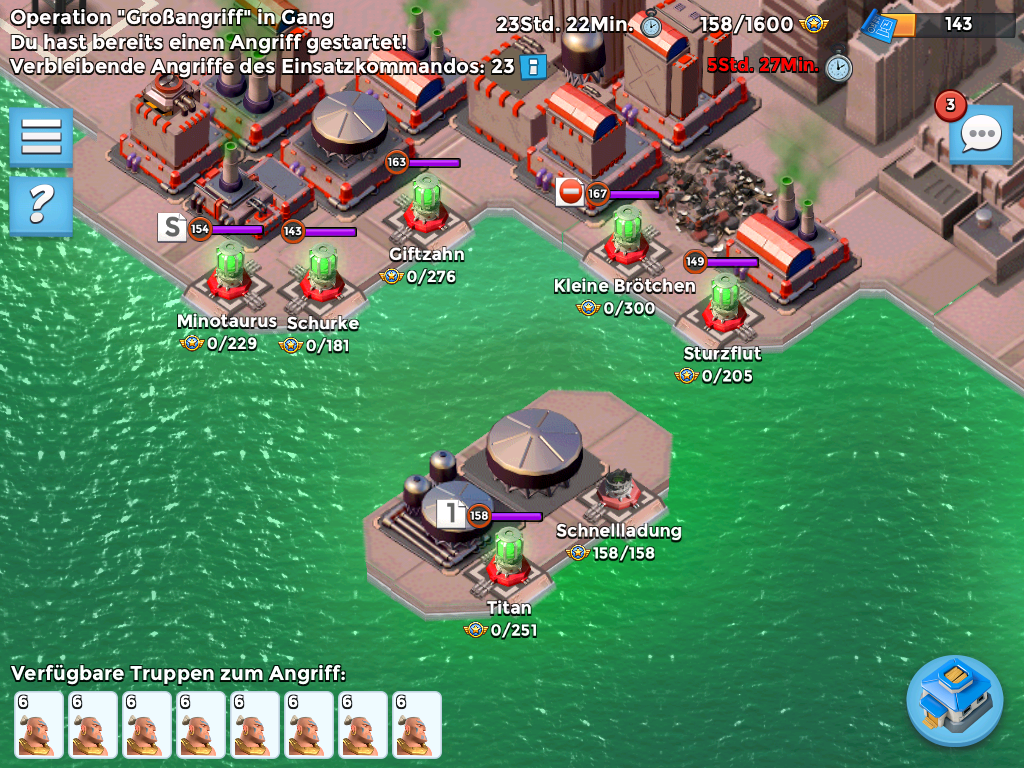Open the hamburger menu
The height and width of the screenshot is (768, 1024).
[x=41, y=136]
